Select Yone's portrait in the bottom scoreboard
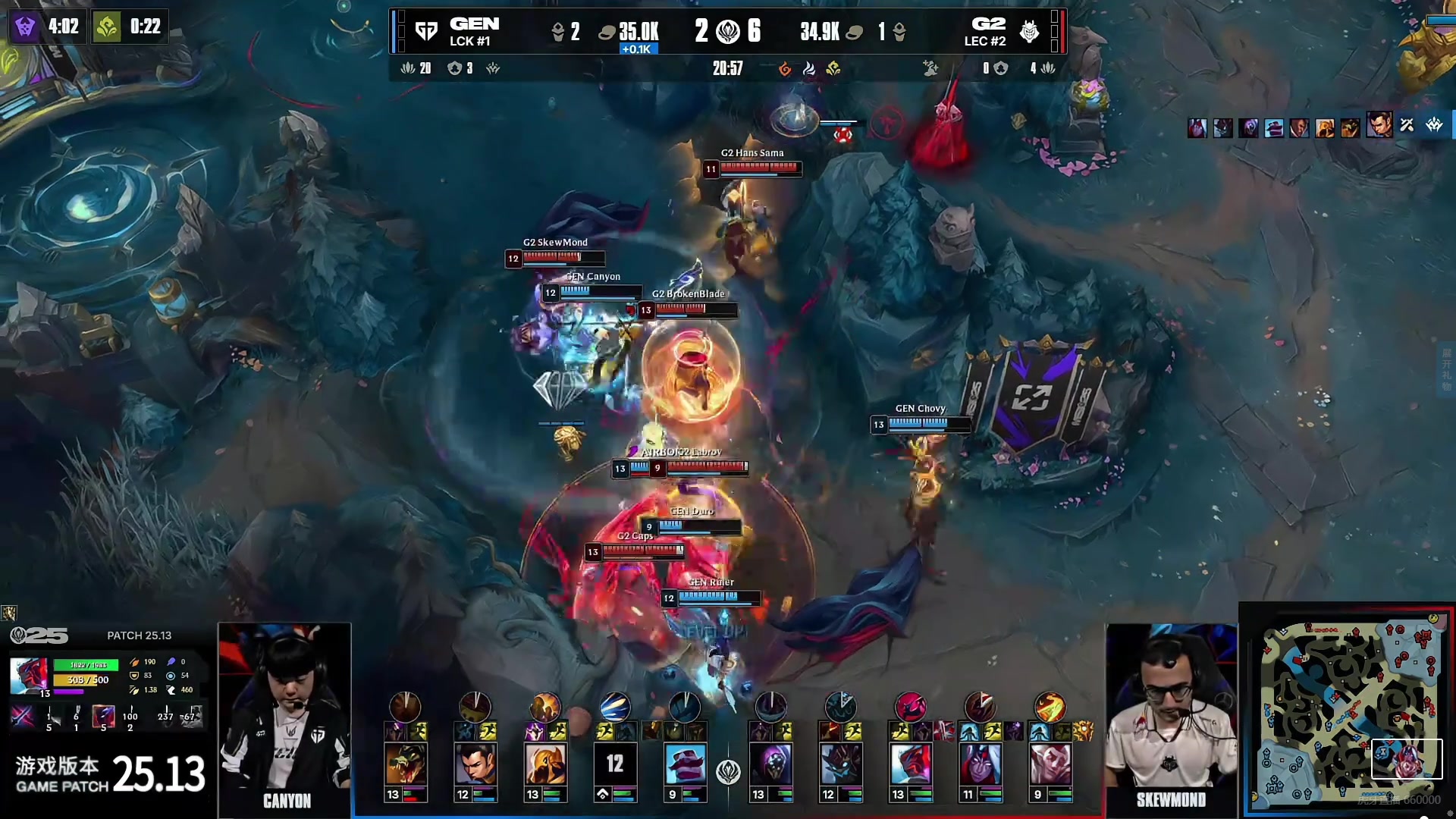Viewport: 1456px width, 819px height. (910, 764)
